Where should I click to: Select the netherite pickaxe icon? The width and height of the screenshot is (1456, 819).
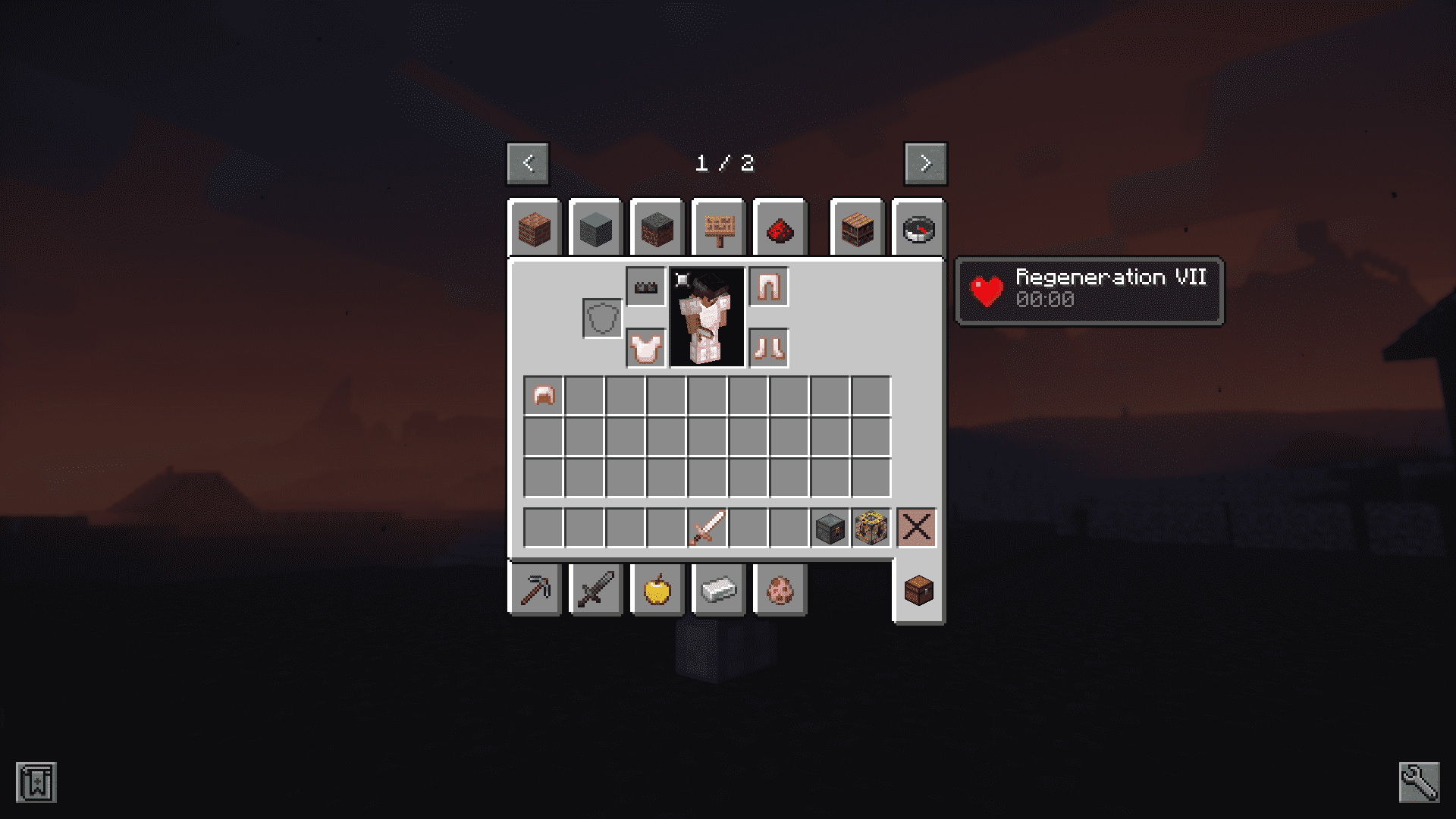(x=535, y=590)
